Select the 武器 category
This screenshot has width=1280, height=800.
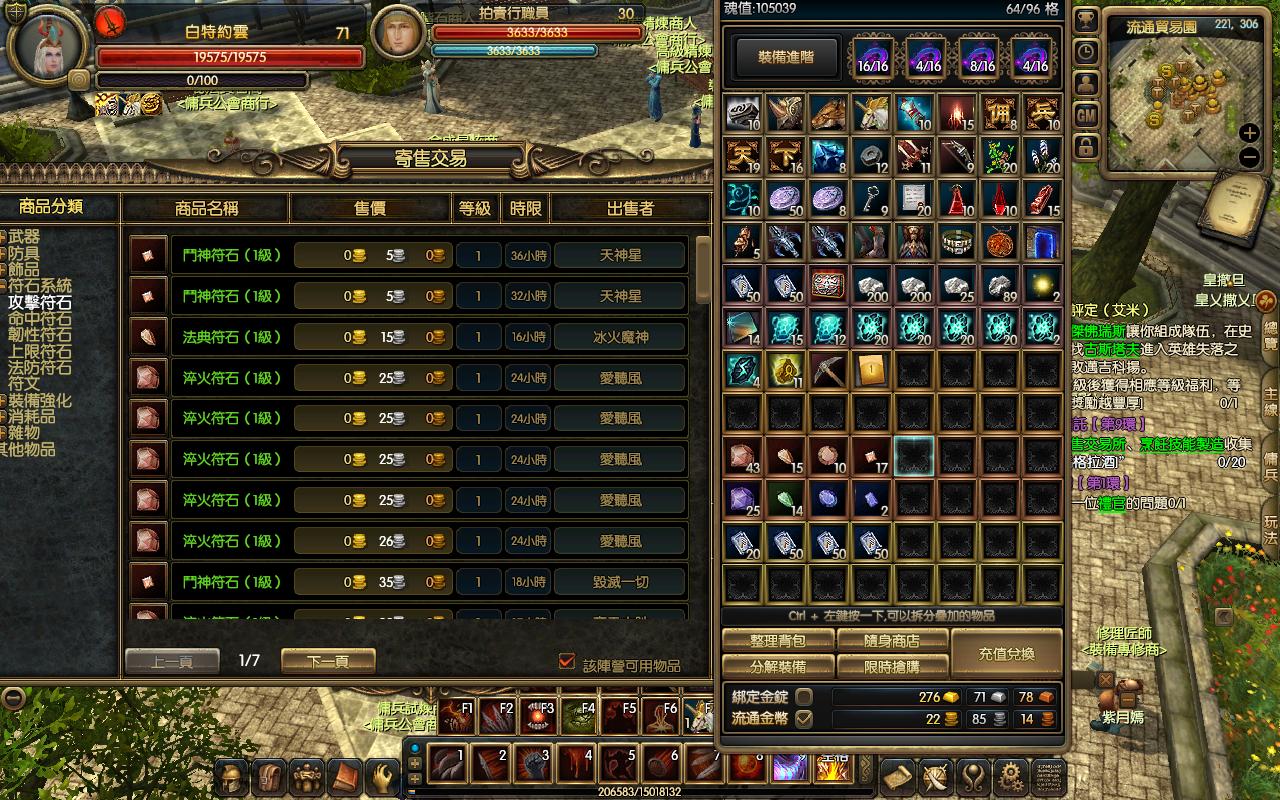pyautogui.click(x=24, y=237)
